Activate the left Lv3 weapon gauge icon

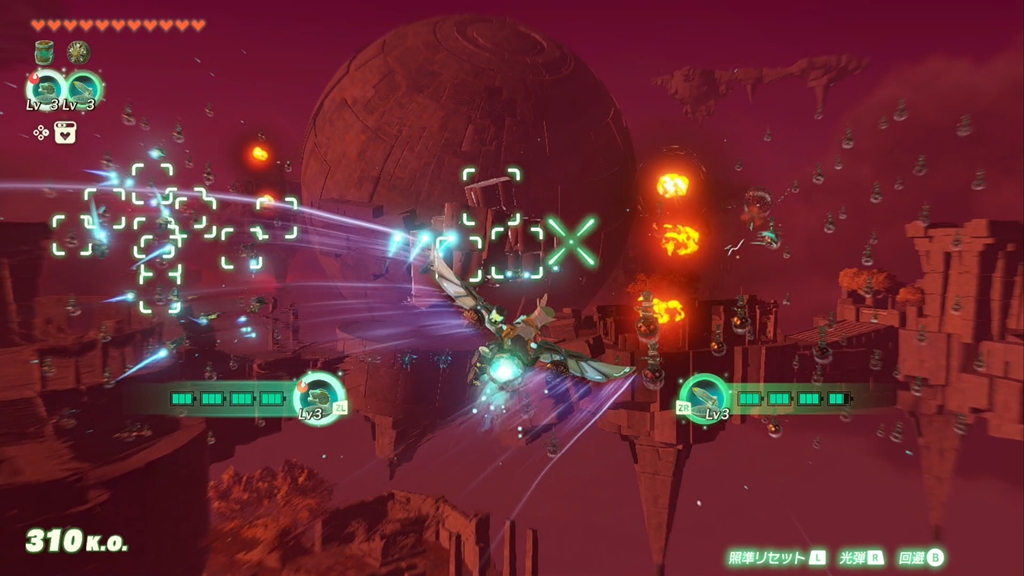tap(319, 397)
